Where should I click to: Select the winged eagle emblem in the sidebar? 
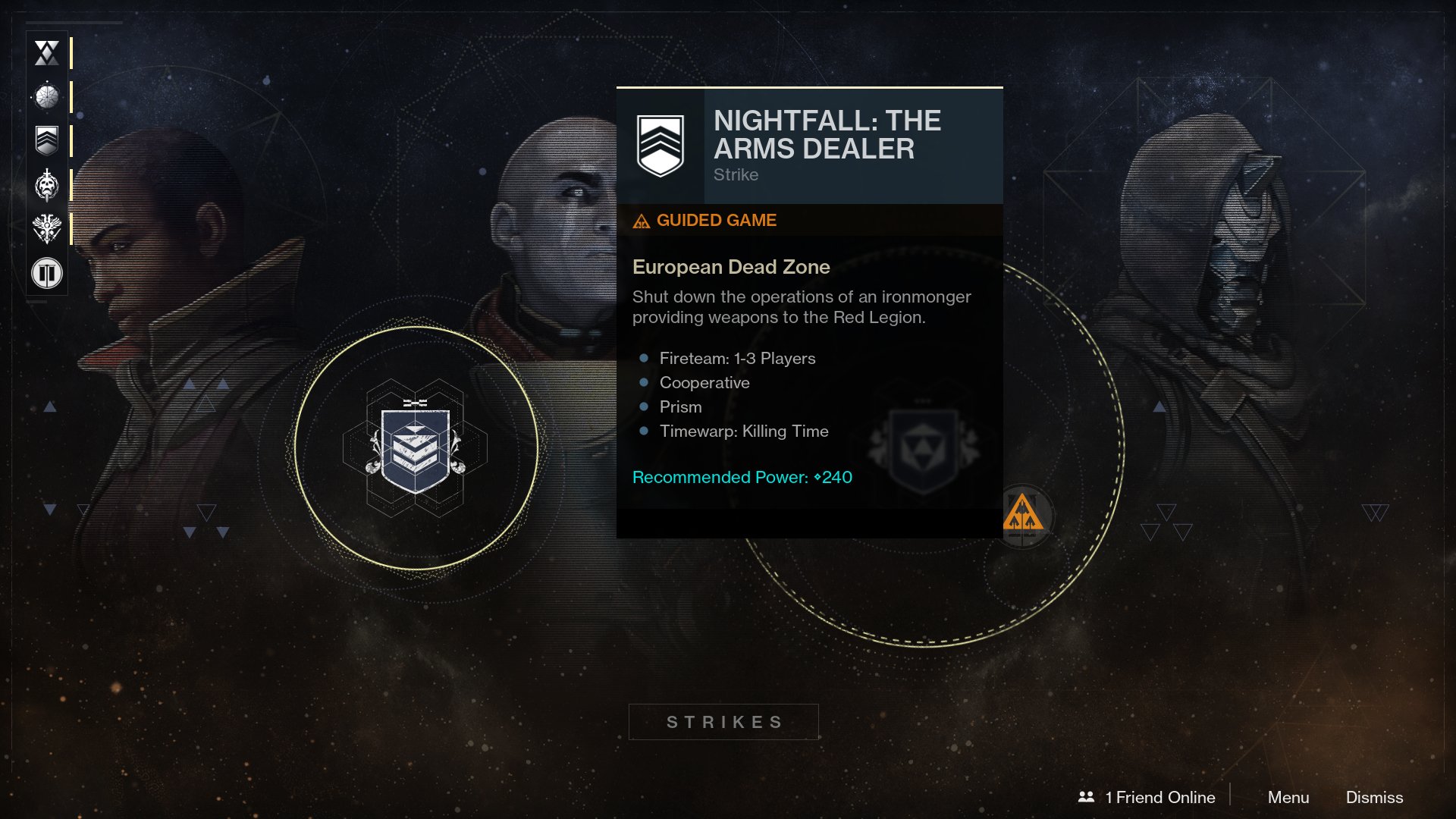tap(46, 228)
